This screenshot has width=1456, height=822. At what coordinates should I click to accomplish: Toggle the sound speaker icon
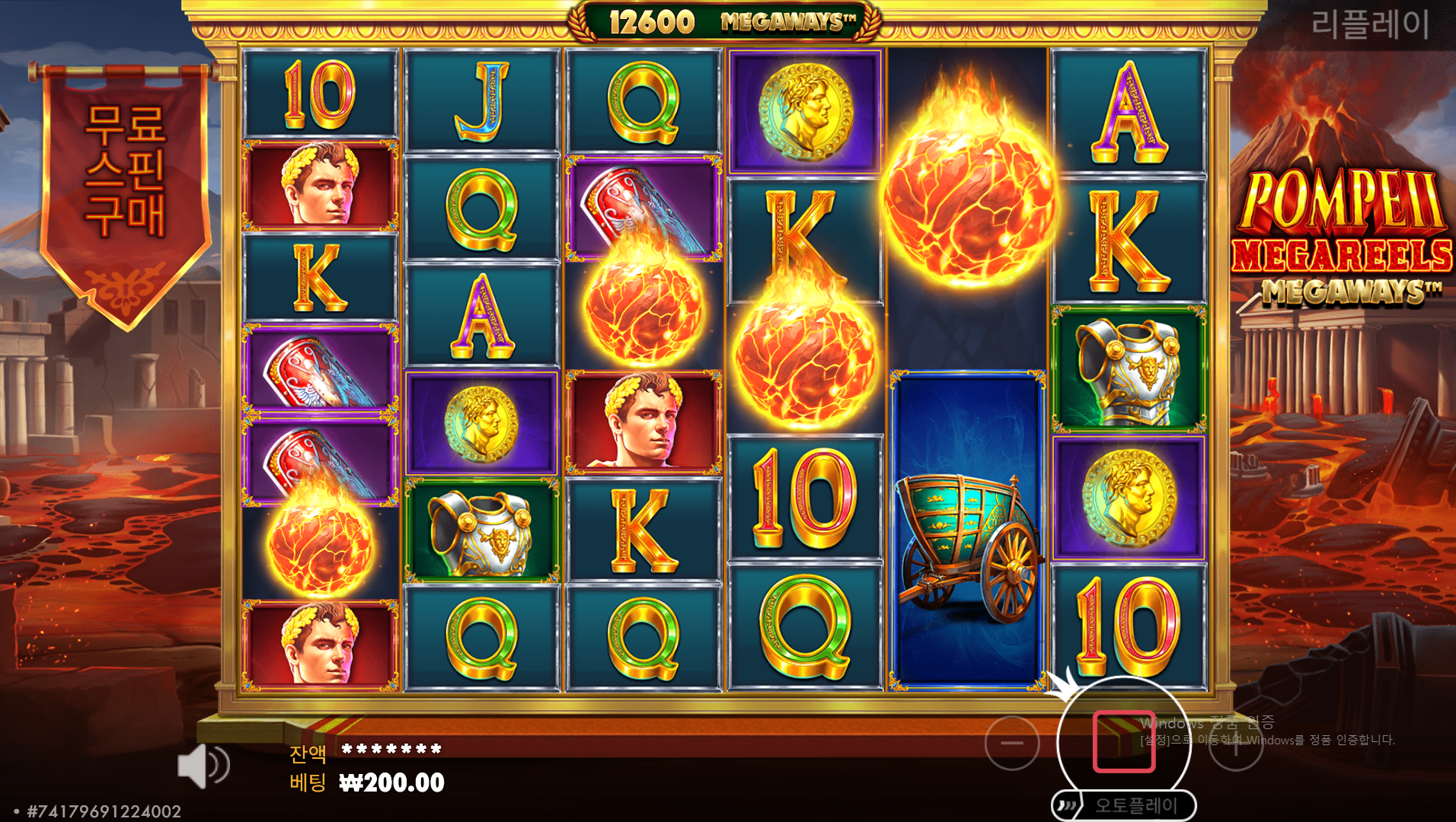pyautogui.click(x=202, y=766)
